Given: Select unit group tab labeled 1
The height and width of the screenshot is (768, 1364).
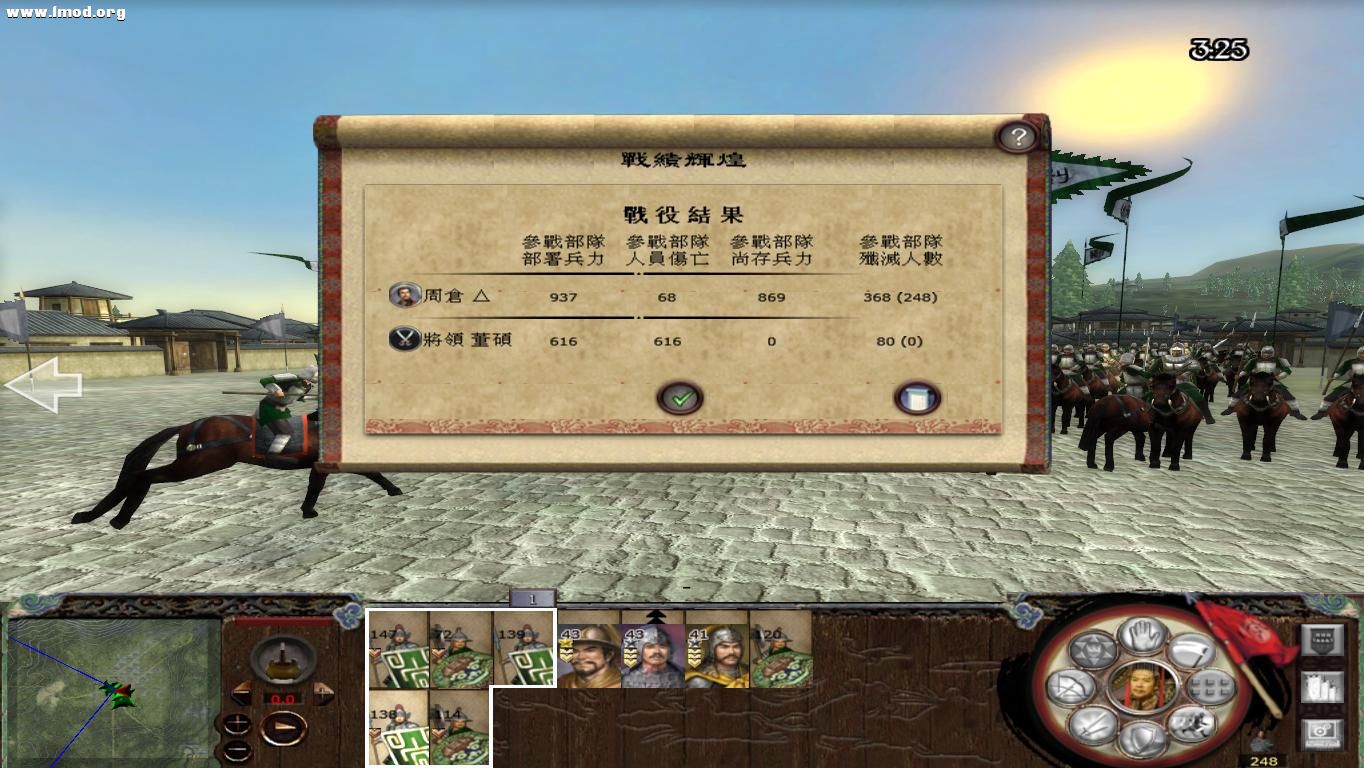Looking at the screenshot, I should click(534, 597).
